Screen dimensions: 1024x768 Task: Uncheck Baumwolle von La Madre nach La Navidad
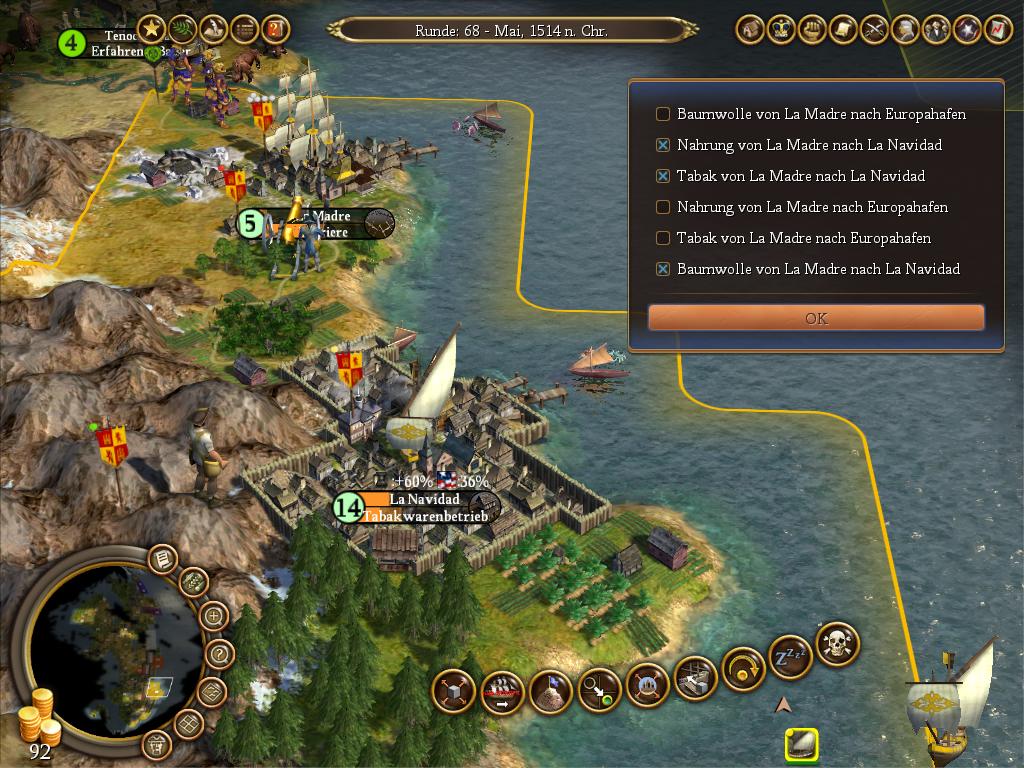coord(663,269)
